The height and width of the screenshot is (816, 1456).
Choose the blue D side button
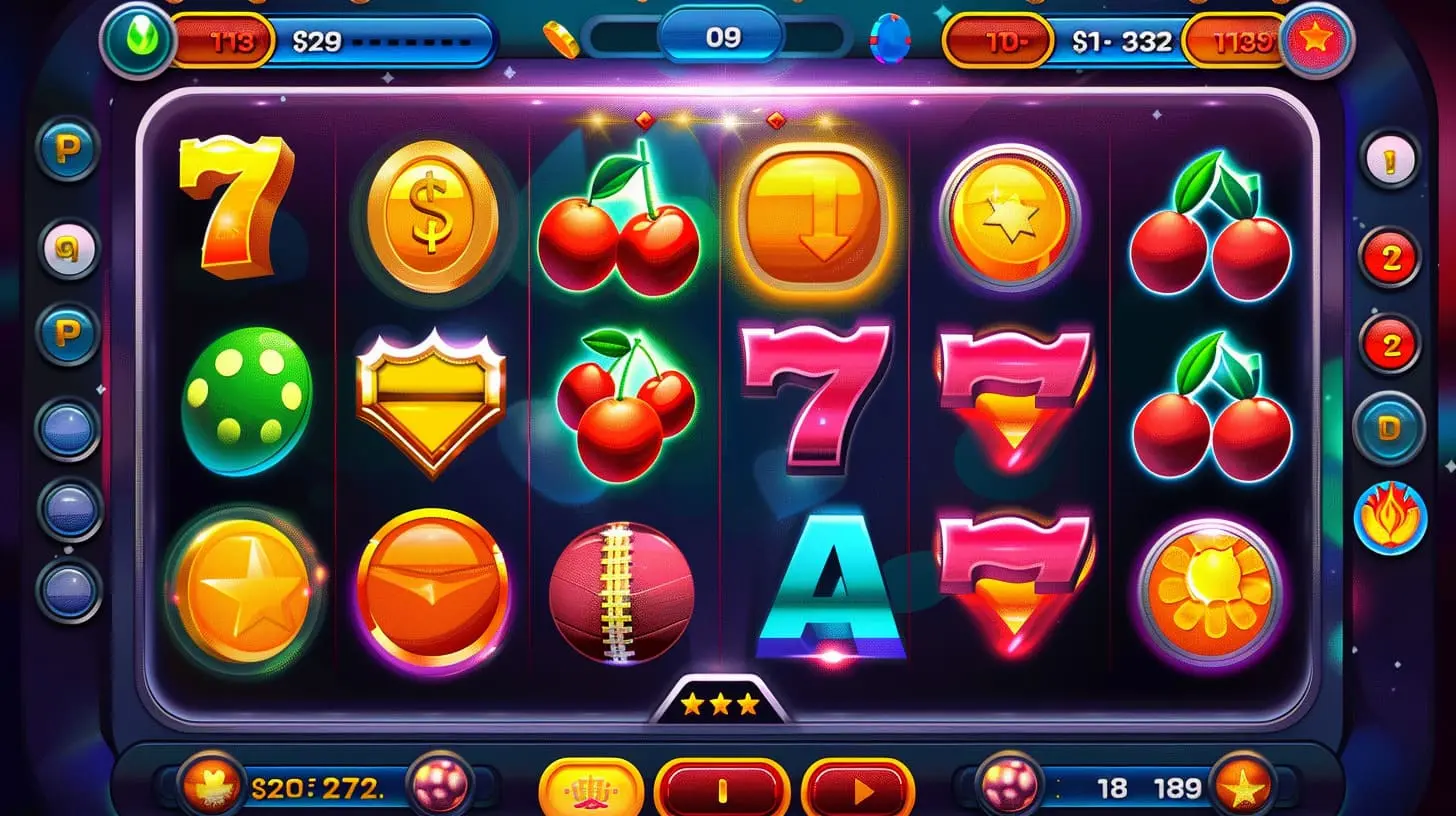(1389, 428)
